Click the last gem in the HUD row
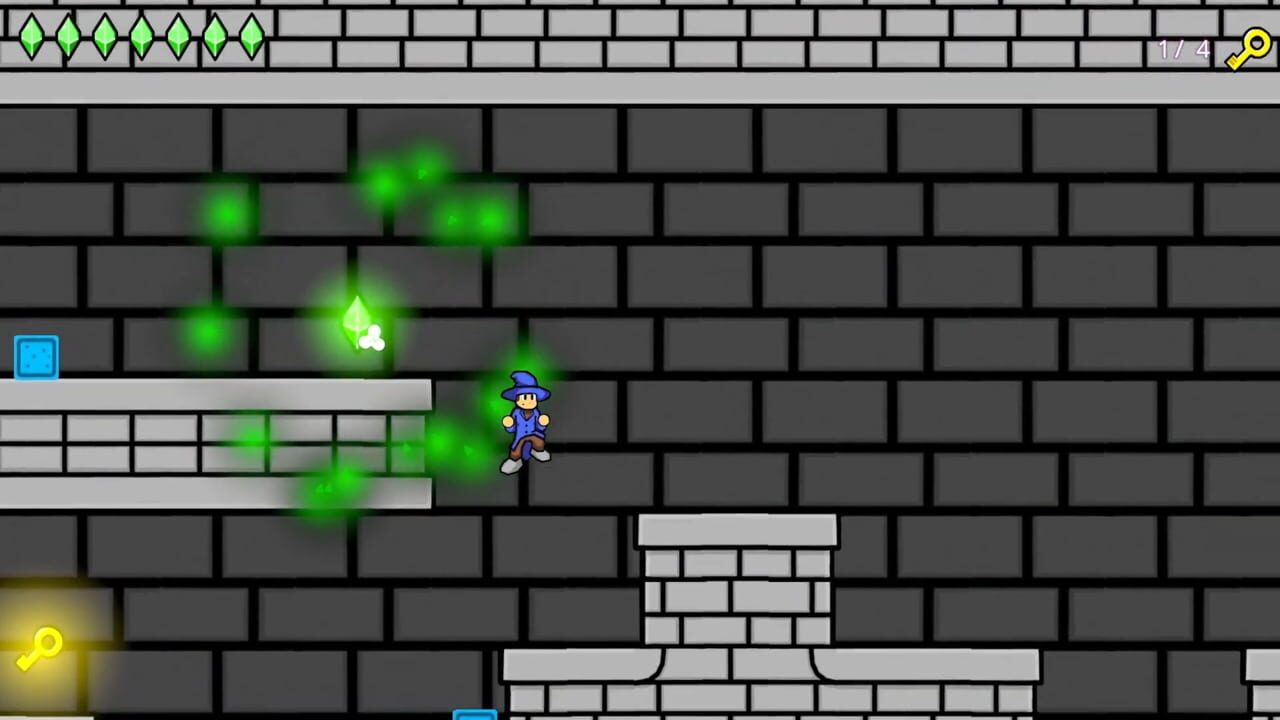 pyautogui.click(x=250, y=37)
